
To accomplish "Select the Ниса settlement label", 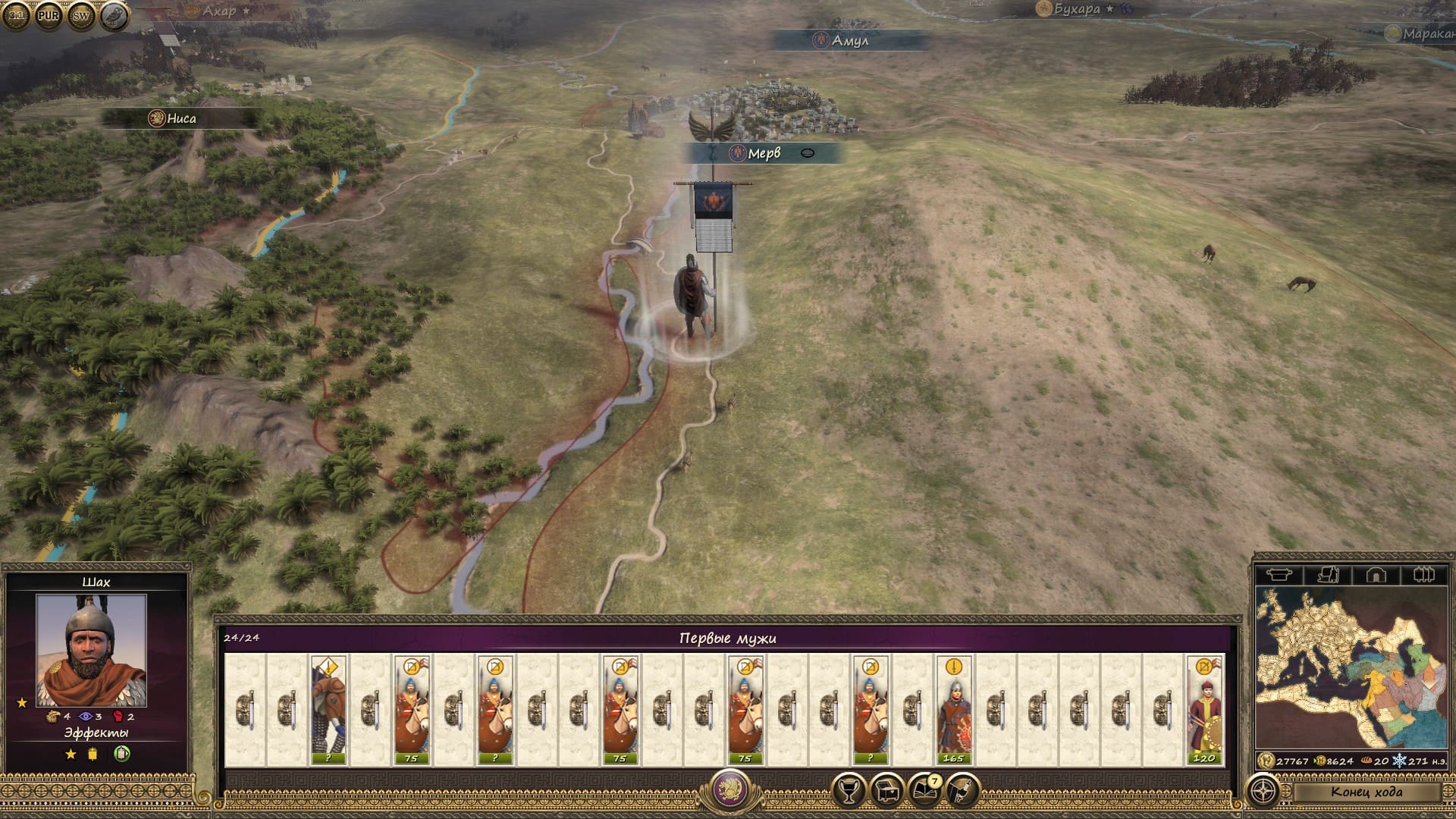I will tap(180, 118).
